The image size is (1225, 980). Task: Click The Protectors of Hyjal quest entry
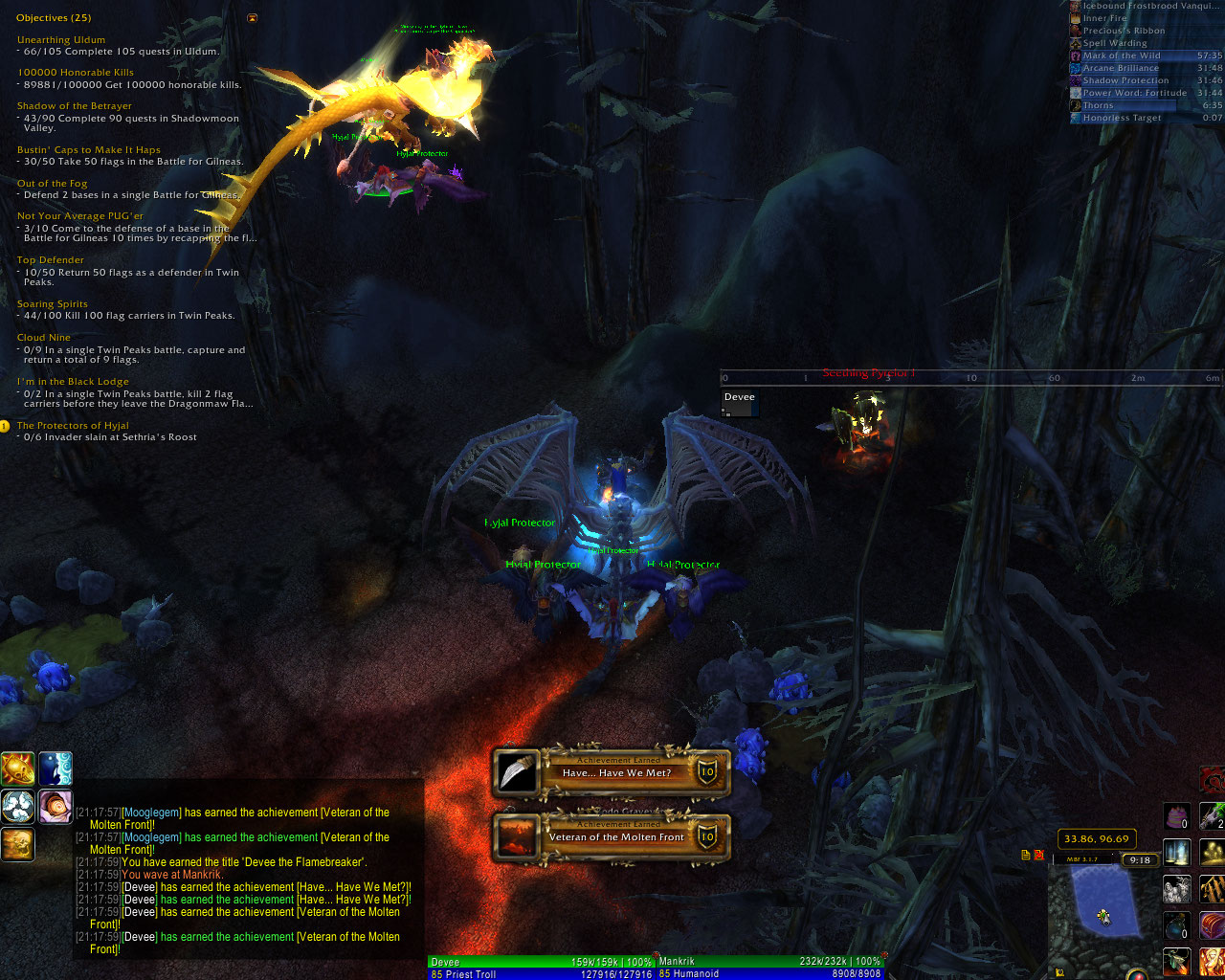click(73, 426)
